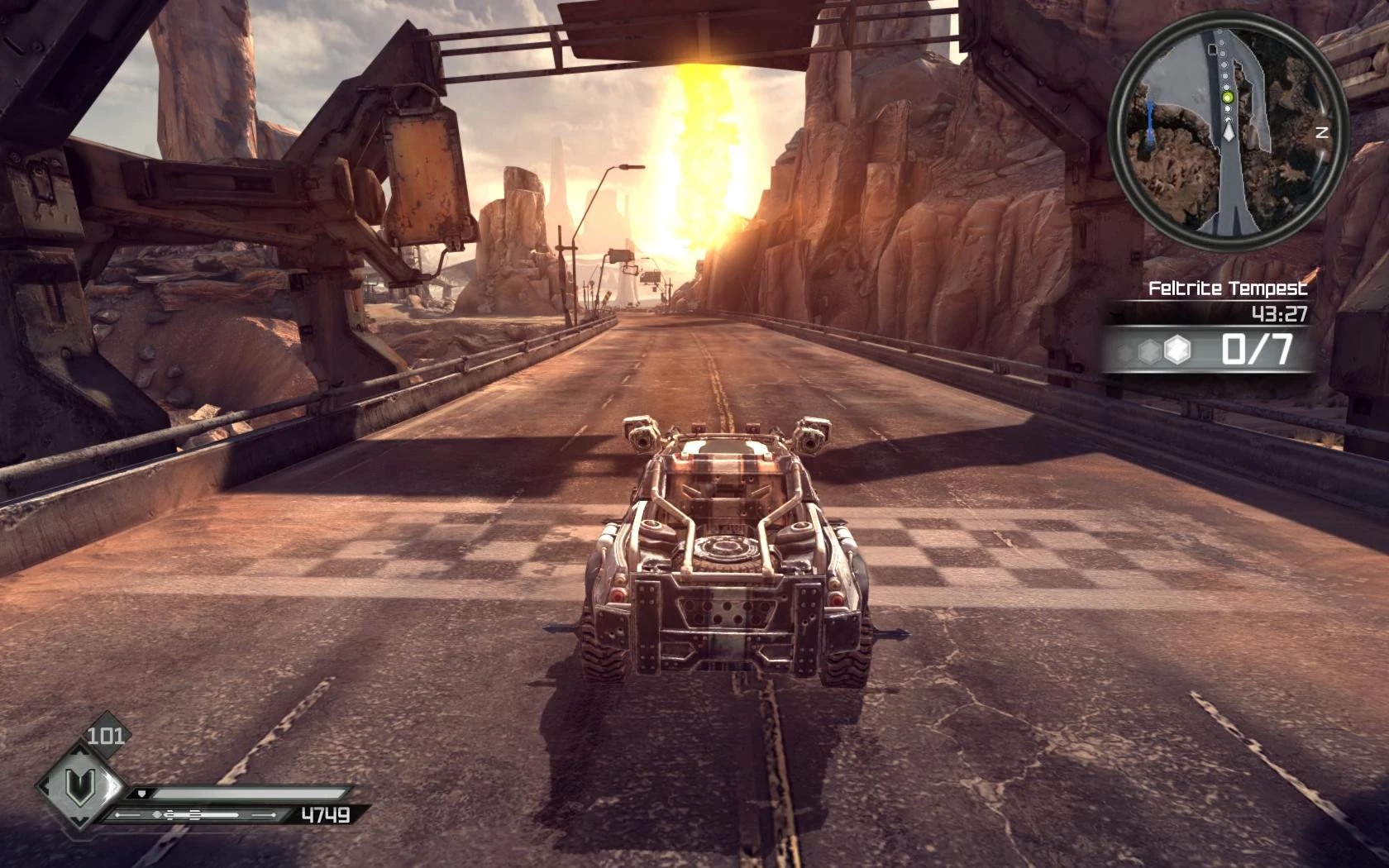
Task: Click the vehicle emblem icon
Action: tap(80, 781)
